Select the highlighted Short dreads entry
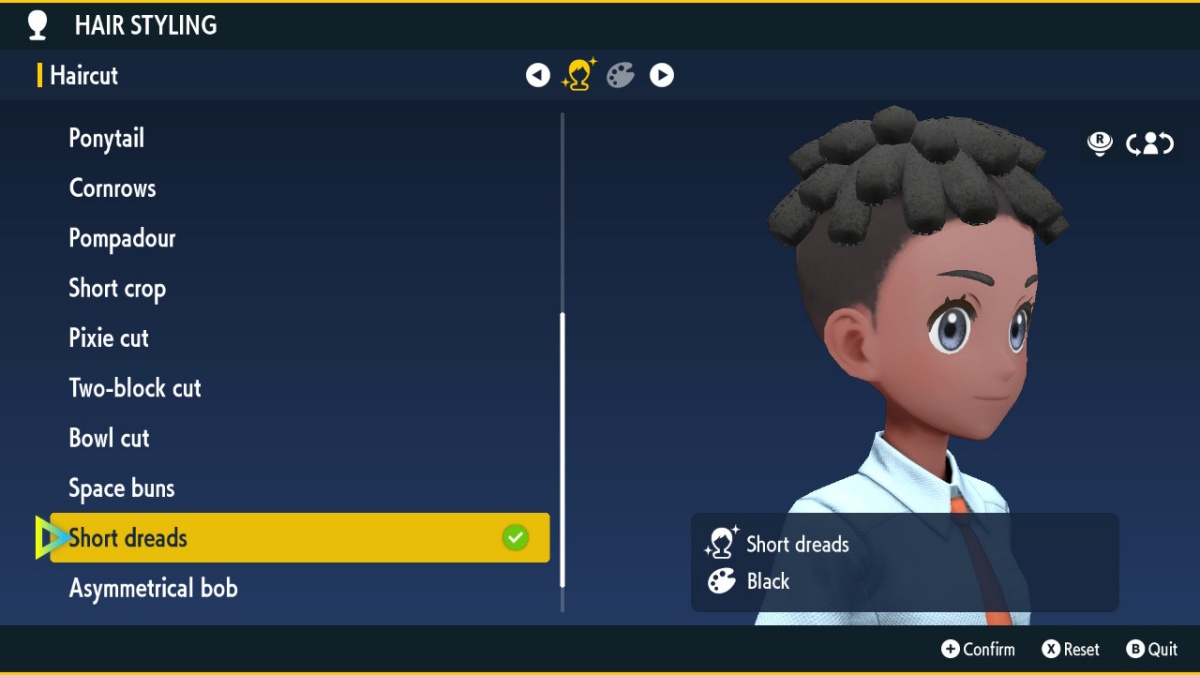Viewport: 1200px width, 675px height. (299, 538)
